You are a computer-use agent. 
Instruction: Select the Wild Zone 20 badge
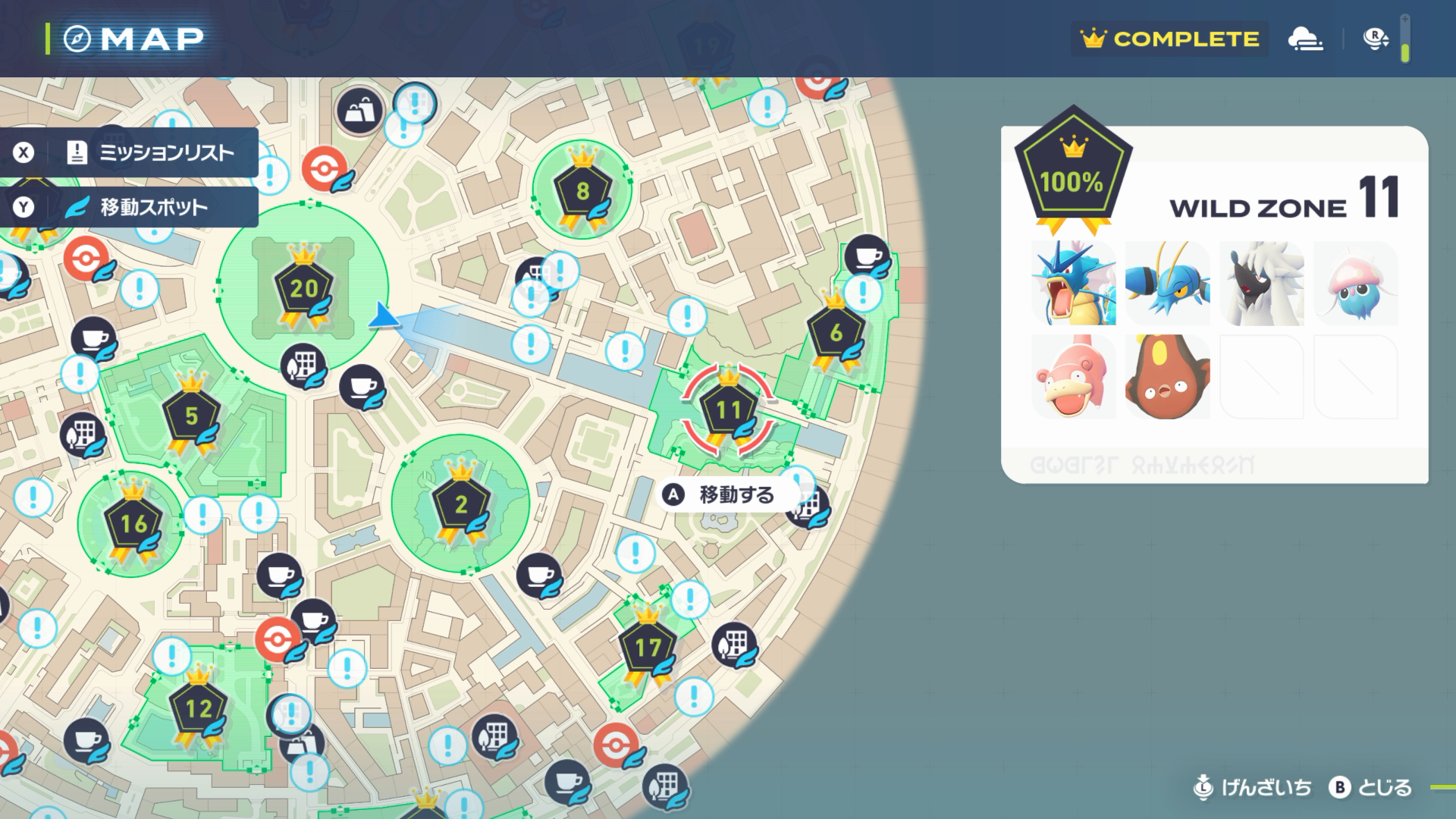pos(303,288)
